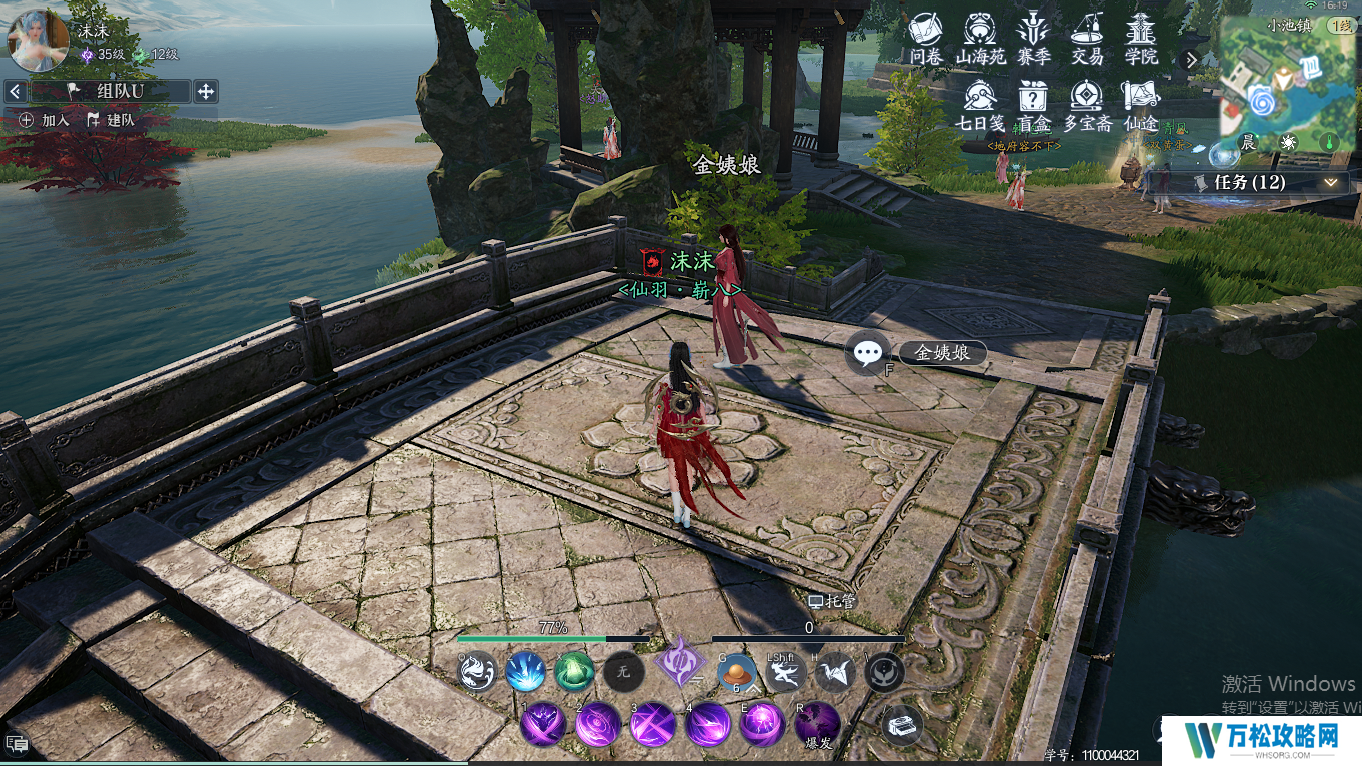
Task: Click the player portrait avatar
Action: tap(38, 40)
